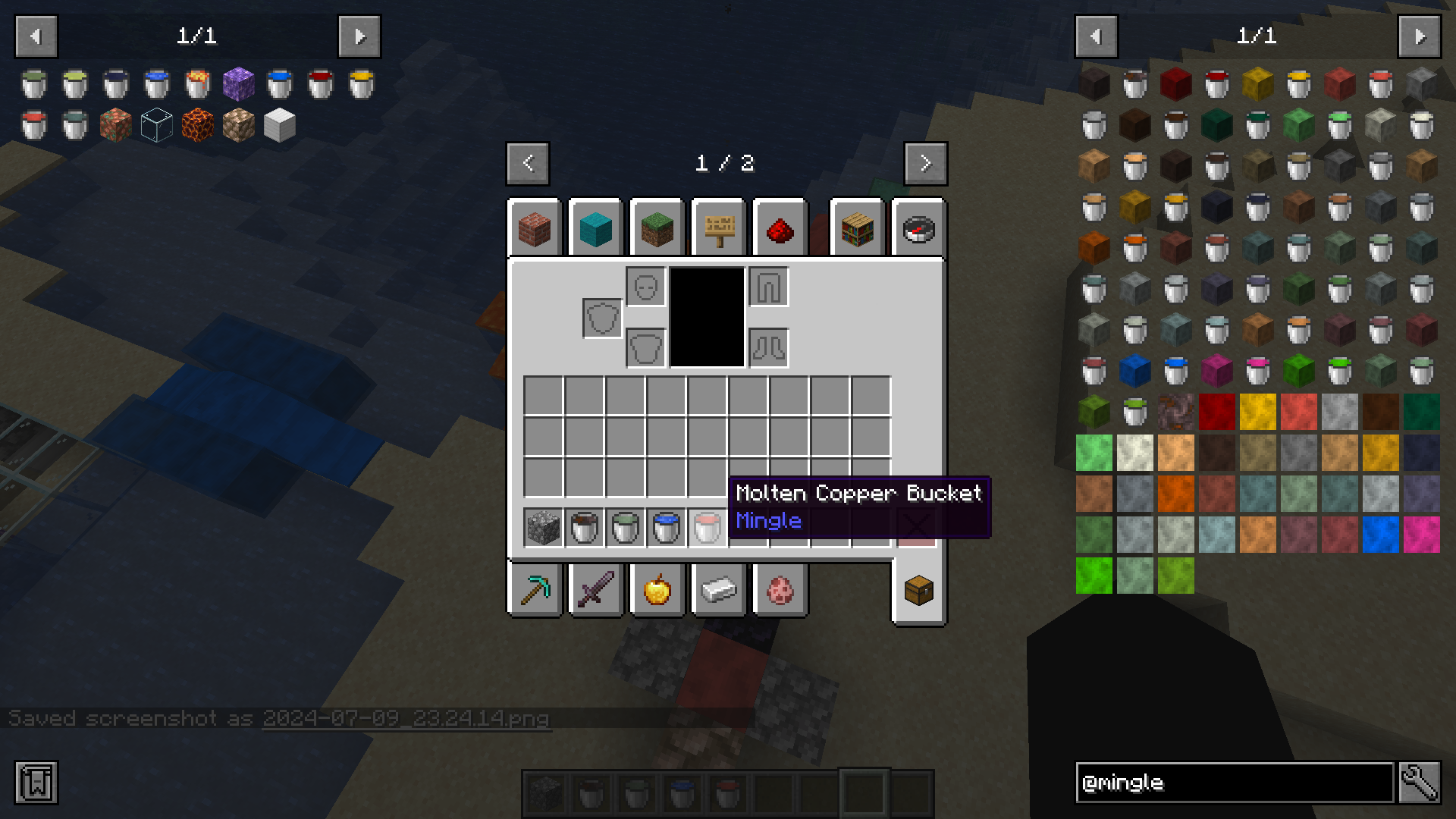Select the iron ingot ingredients tab
Image resolution: width=1456 pixels, height=819 pixels.
pyautogui.click(x=718, y=590)
